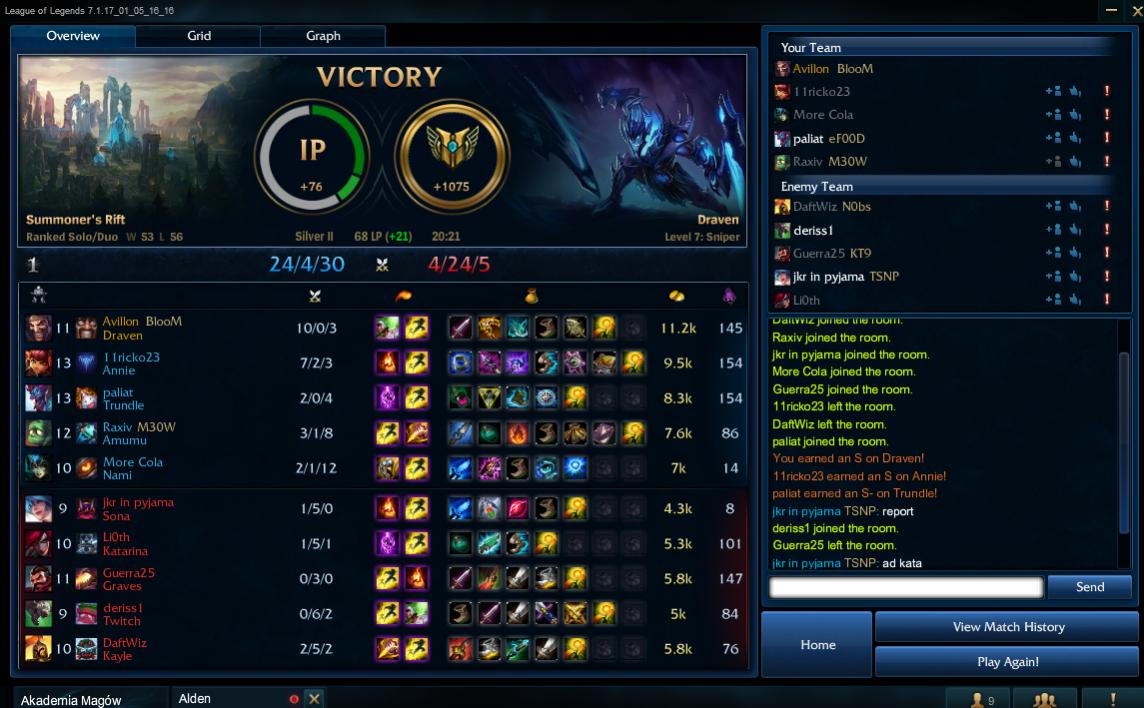Switch to the Grid tab
Image resolution: width=1144 pixels, height=708 pixels.
[x=198, y=36]
